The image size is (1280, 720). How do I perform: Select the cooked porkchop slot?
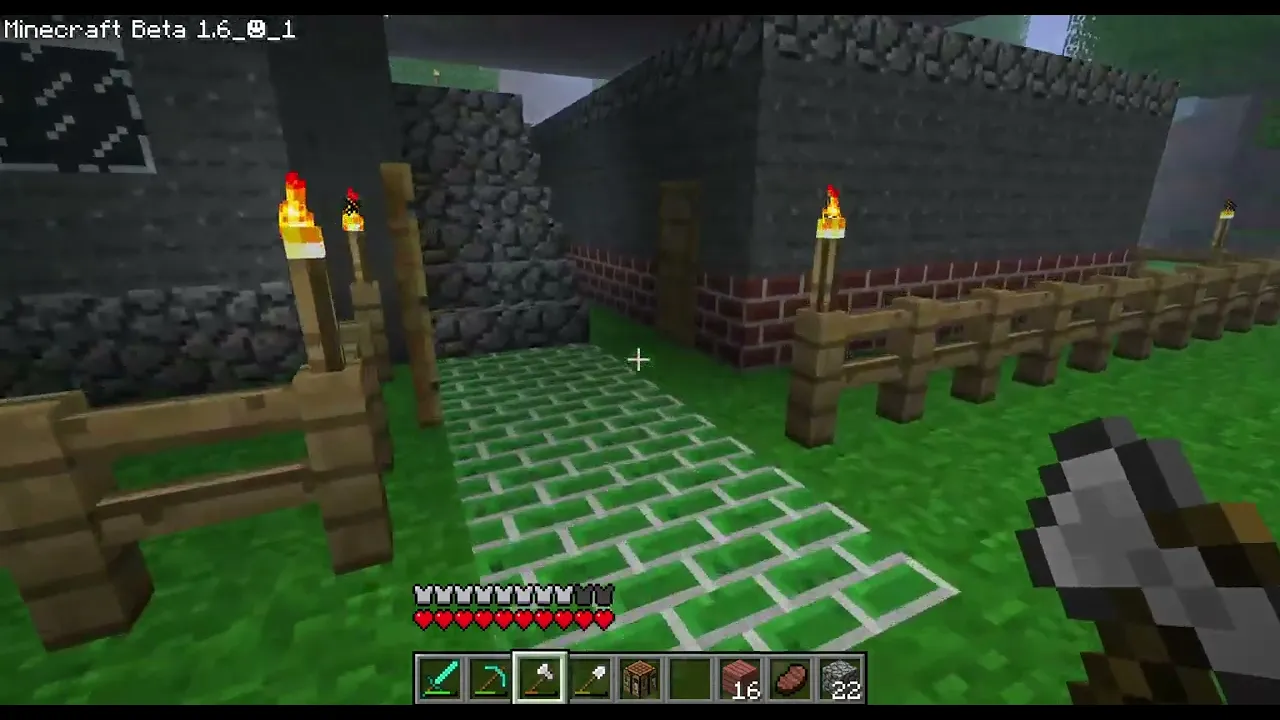click(x=790, y=678)
